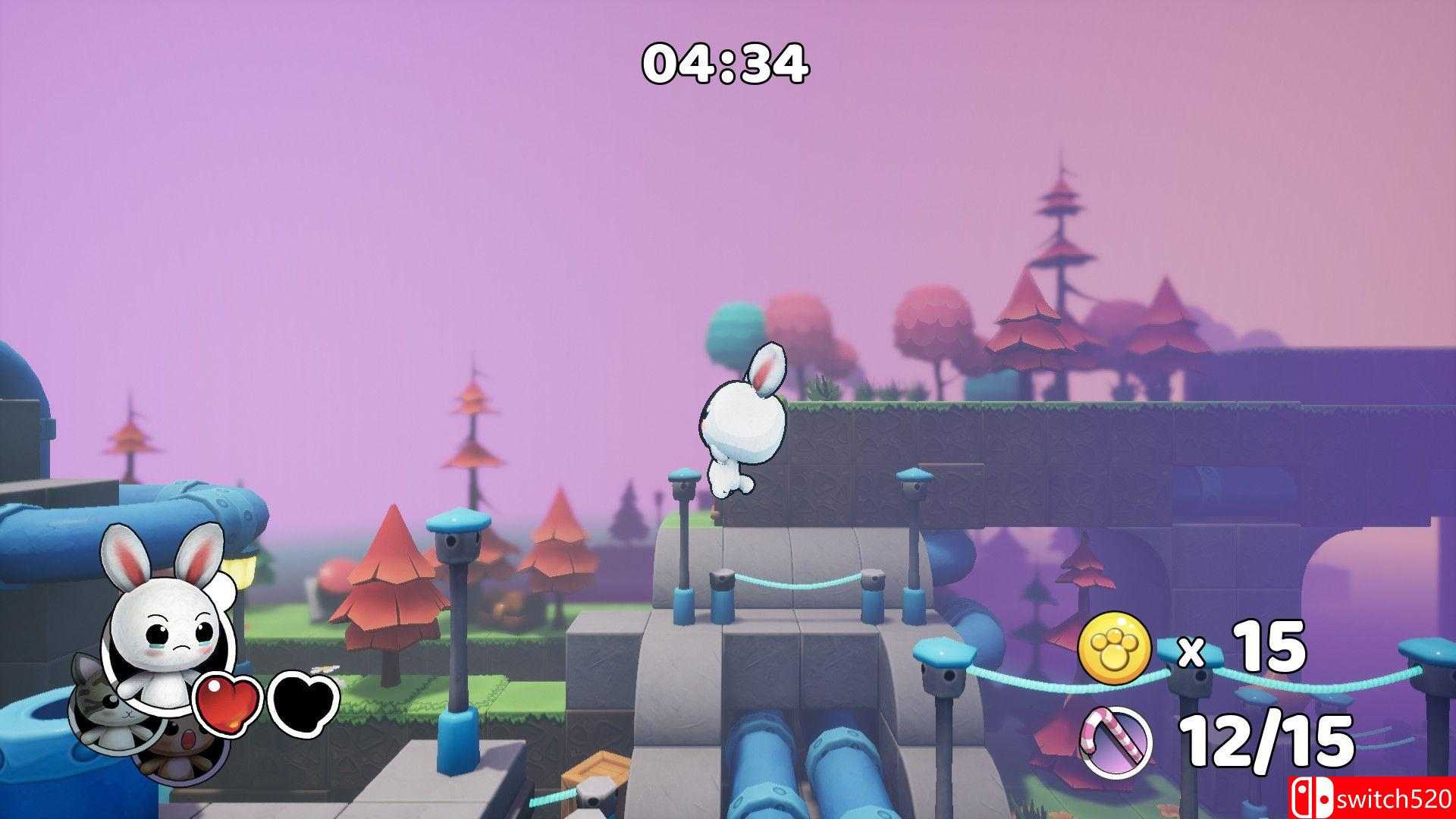Click the gold paw coin icon
This screenshot has height=819, width=1456.
click(1114, 648)
